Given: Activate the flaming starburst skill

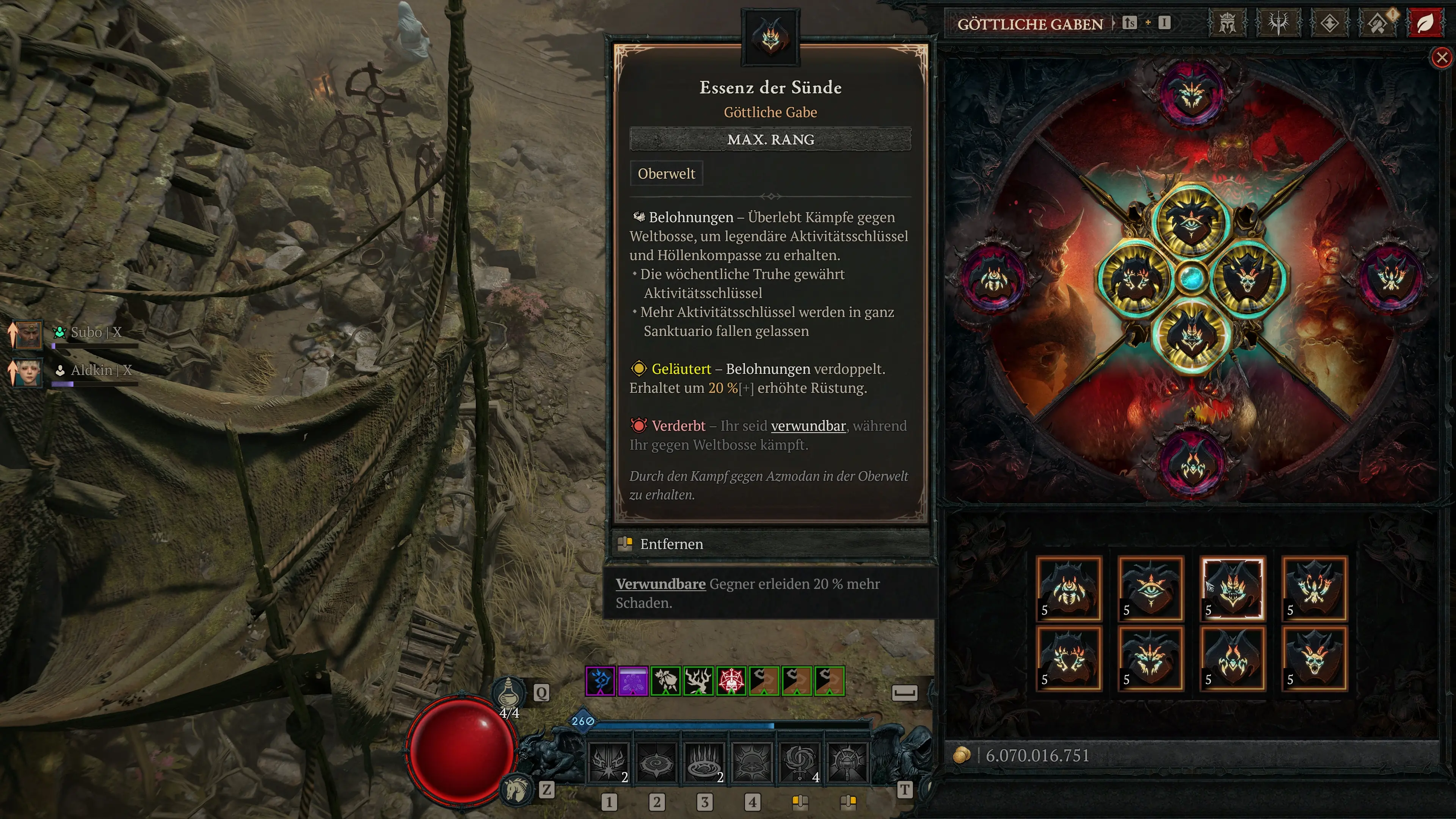Looking at the screenshot, I should (x=608, y=763).
